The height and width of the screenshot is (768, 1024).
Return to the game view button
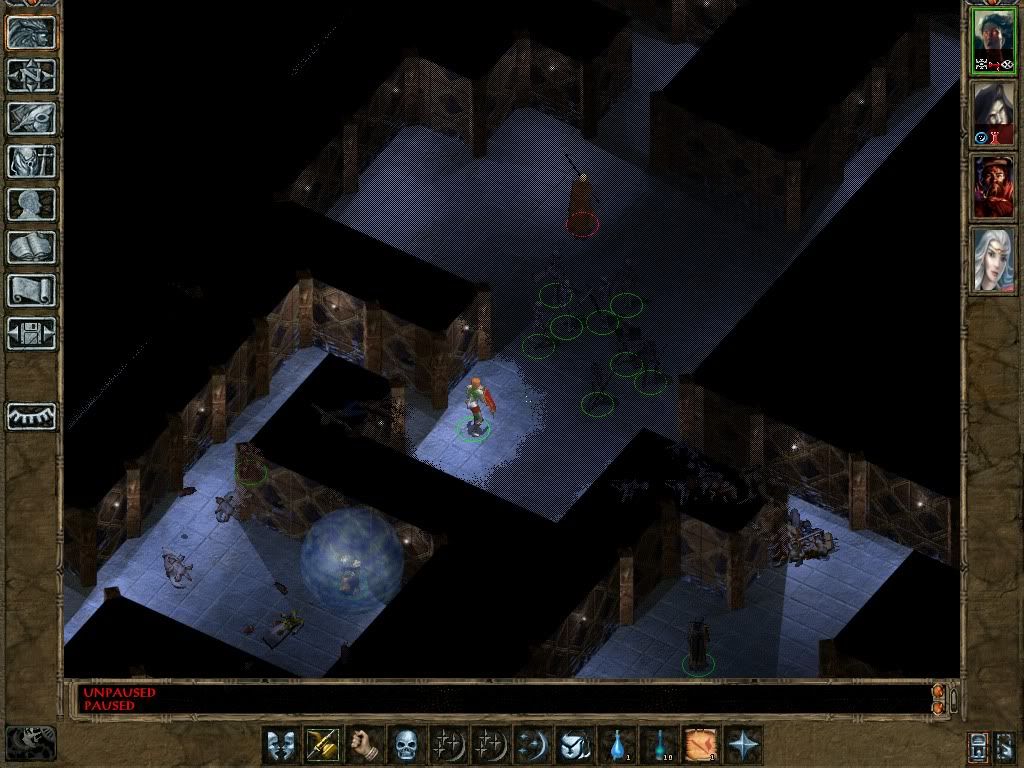[31, 33]
